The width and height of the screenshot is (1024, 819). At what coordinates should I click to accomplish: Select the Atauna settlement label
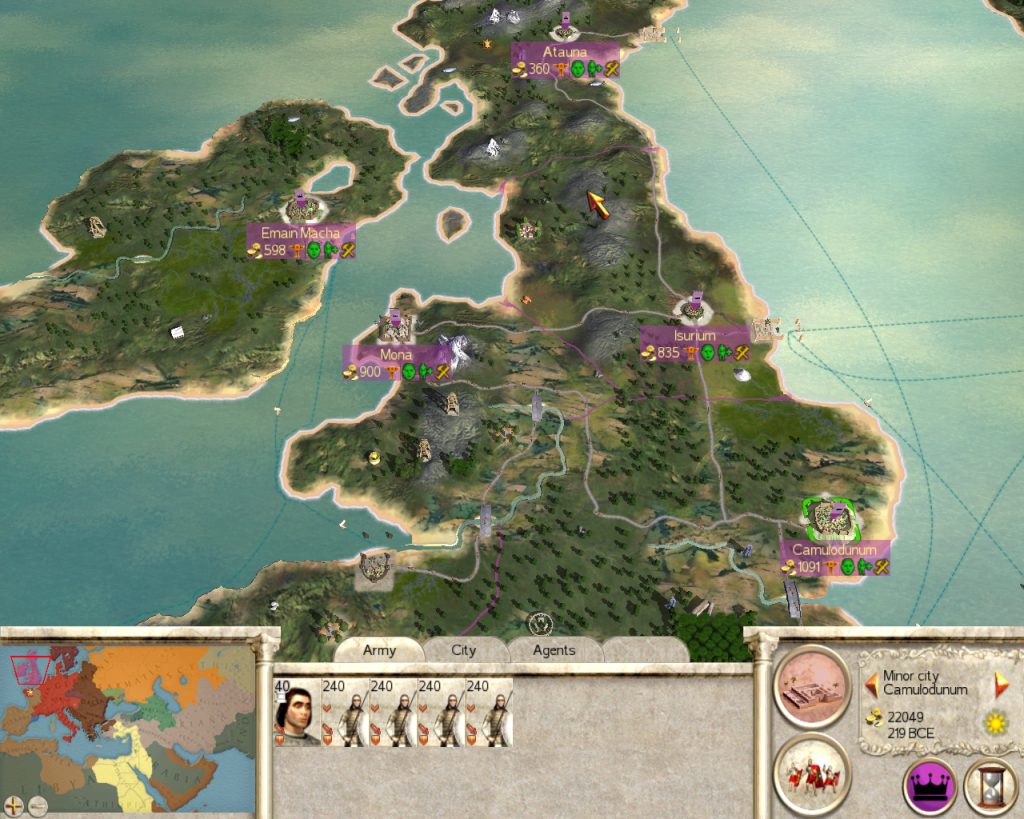click(x=565, y=52)
